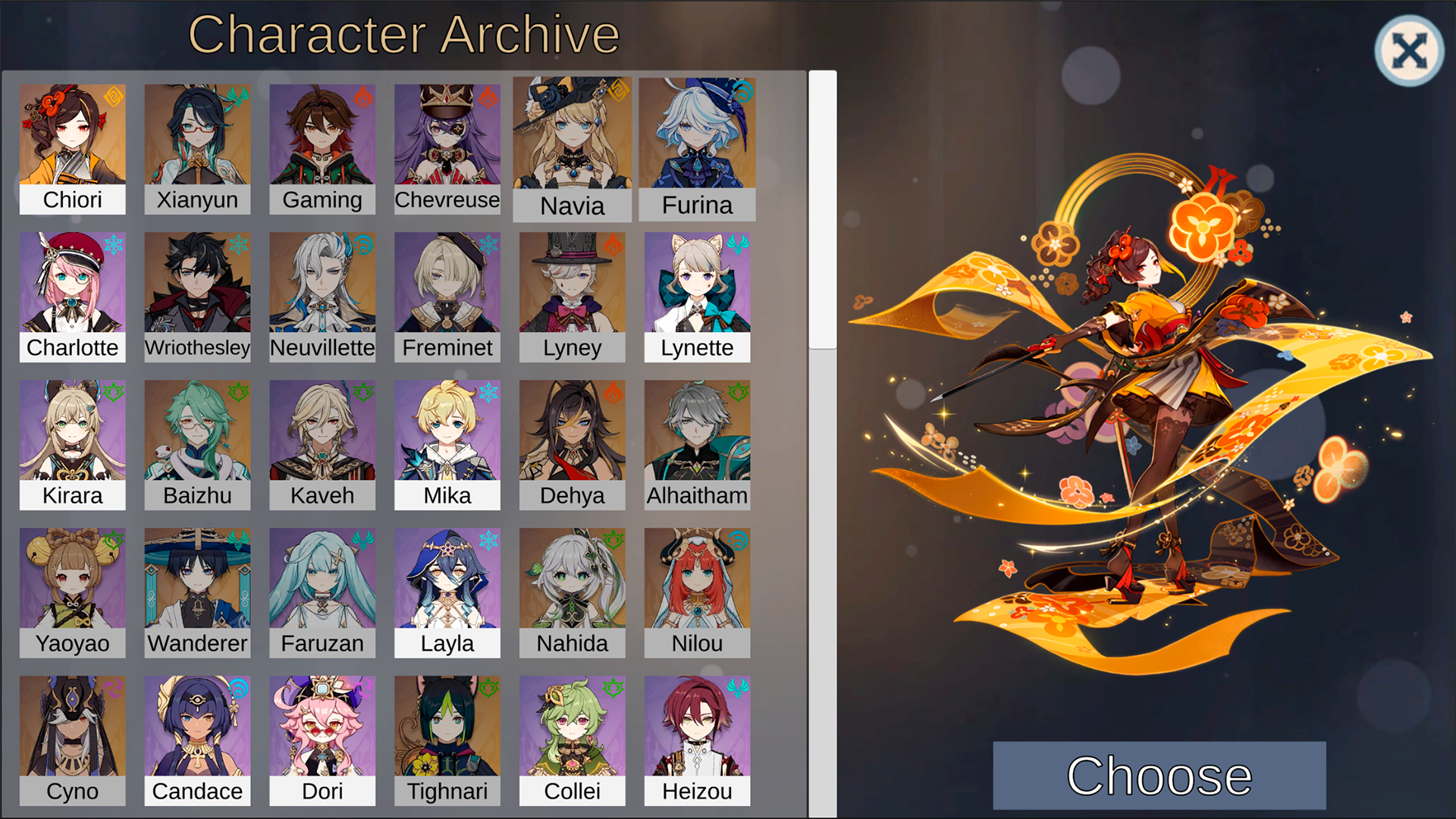
Task: Click the expand icon in the top-right corner
Action: pos(1408,49)
